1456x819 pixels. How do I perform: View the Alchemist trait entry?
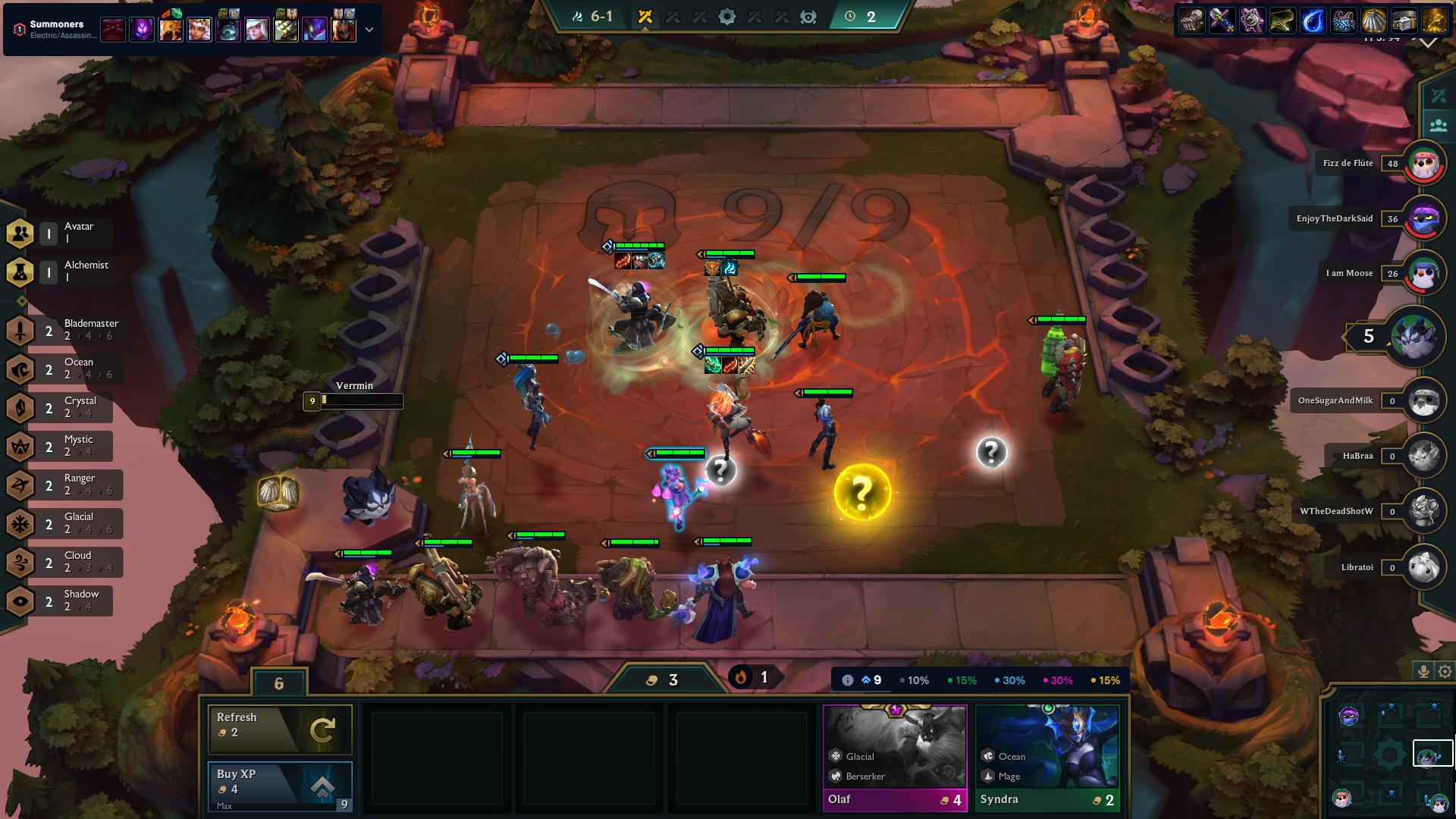pyautogui.click(x=64, y=271)
